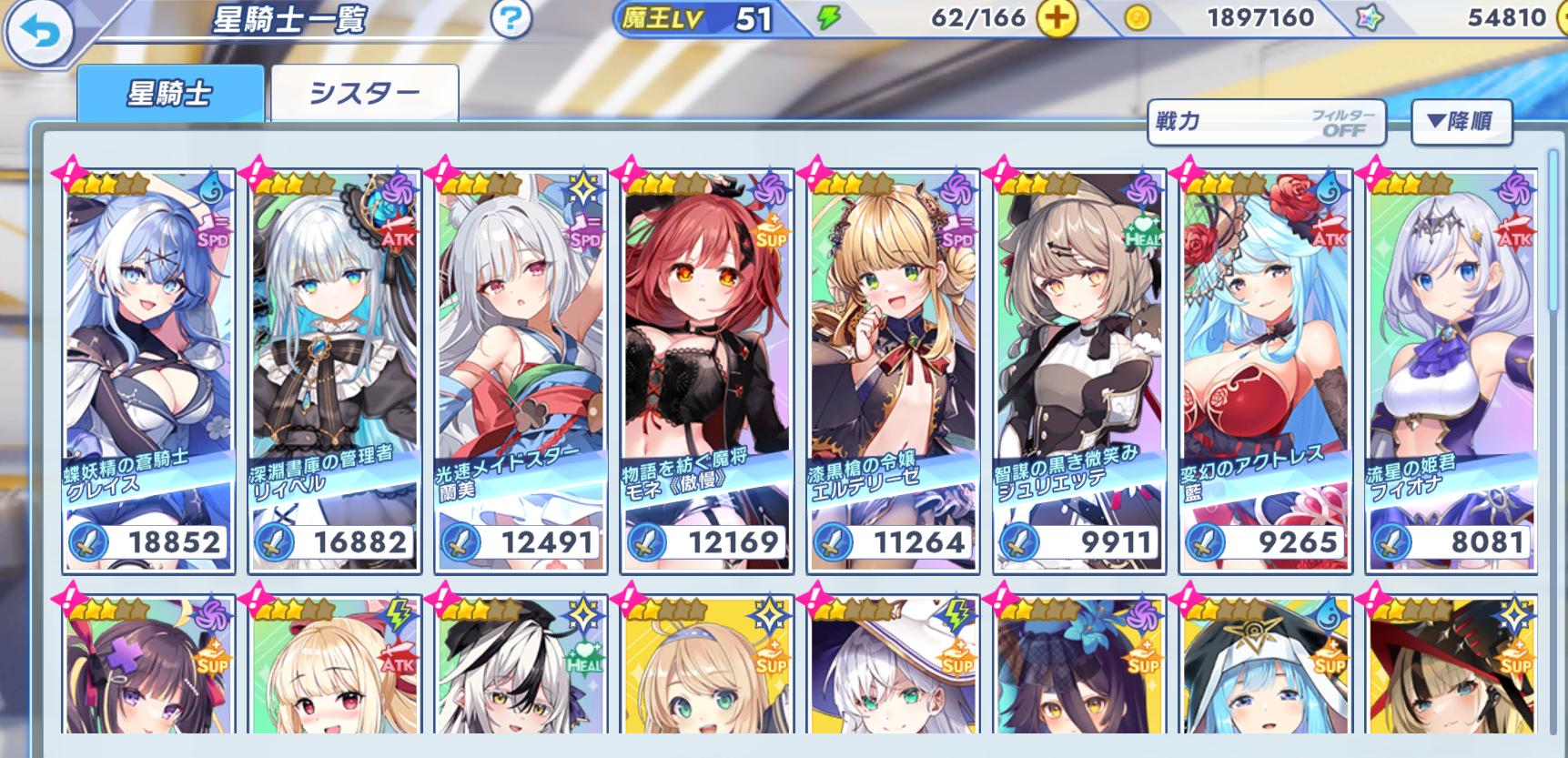1568x758 pixels.
Task: Add stamina with the plus button
Action: [x=1056, y=19]
